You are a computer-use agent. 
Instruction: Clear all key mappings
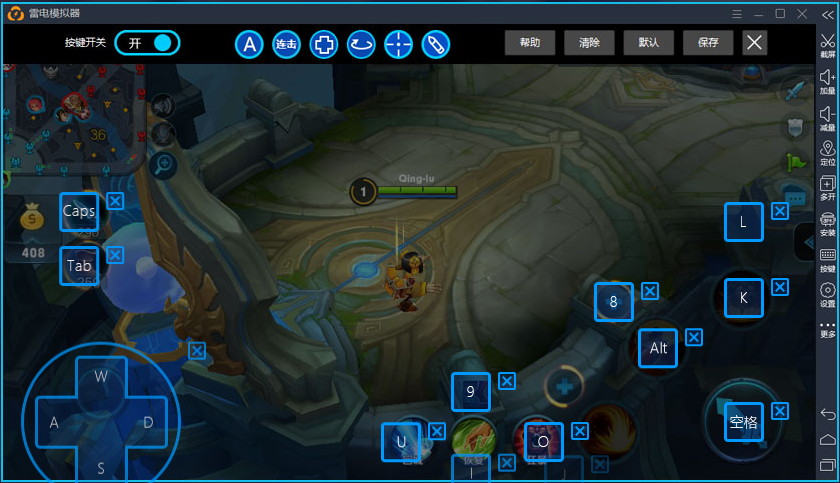589,43
